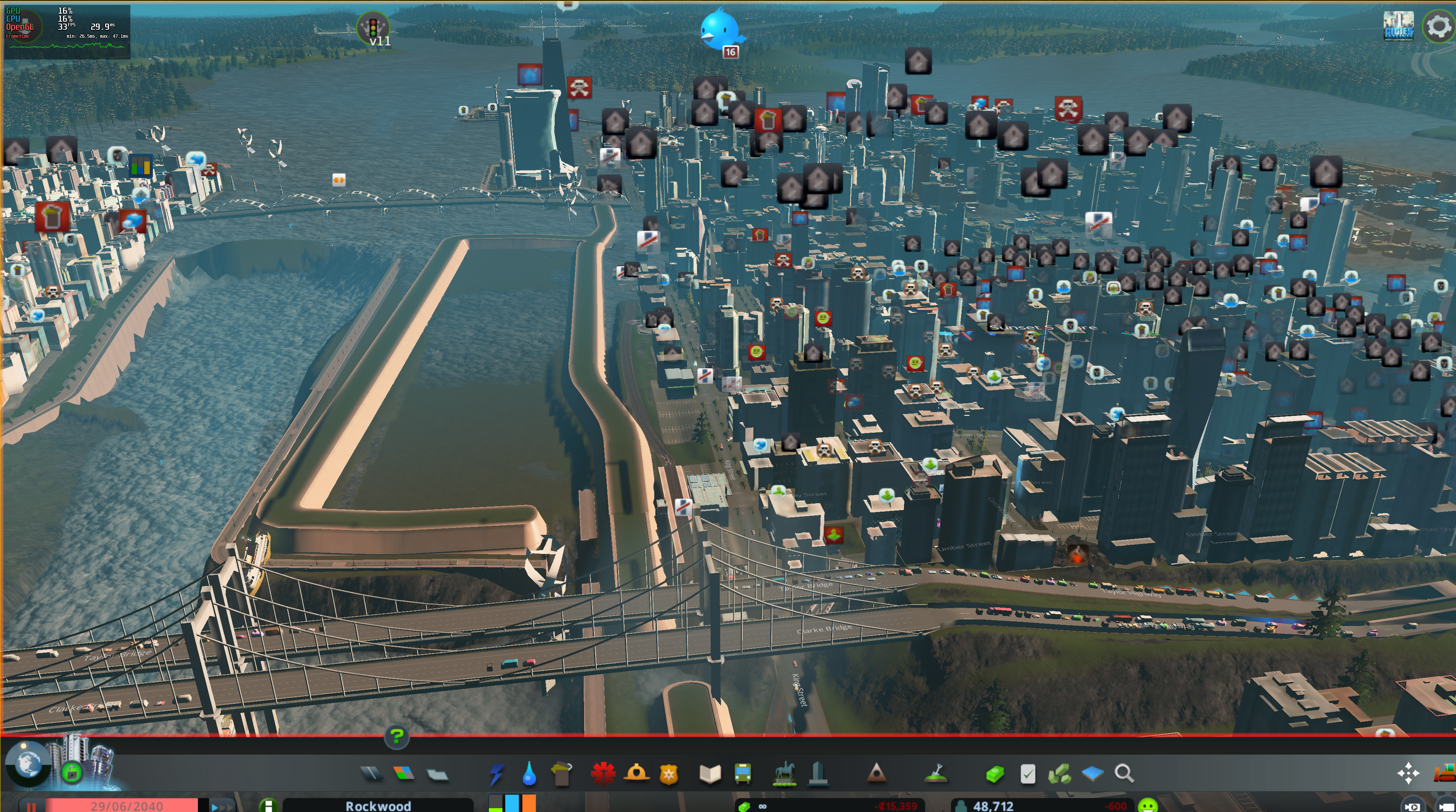The width and height of the screenshot is (1456, 812).
Task: Open the Parks statue menu
Action: pos(785,773)
